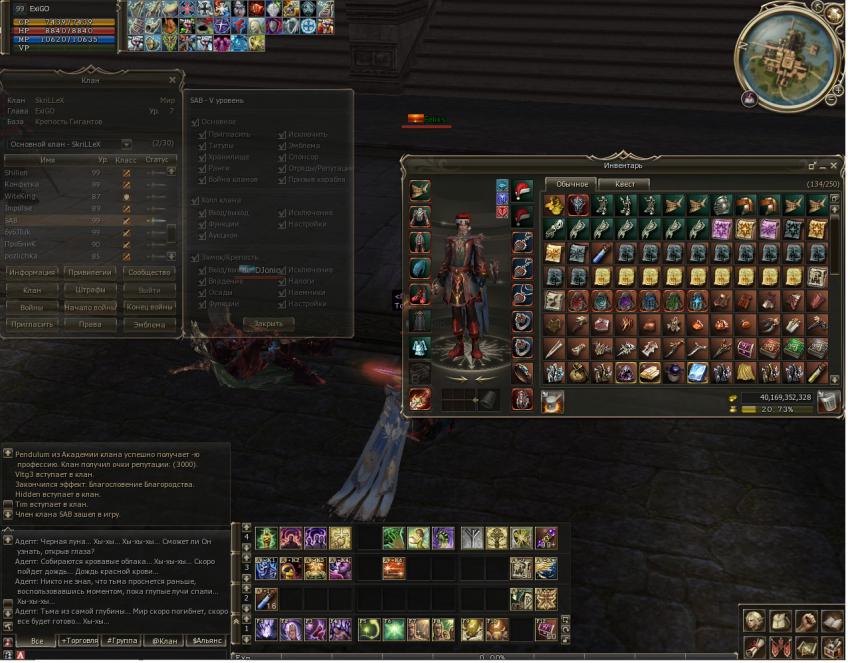Open the Основной клан unit dropdown
The height and width of the screenshot is (663, 848).
click(x=127, y=144)
